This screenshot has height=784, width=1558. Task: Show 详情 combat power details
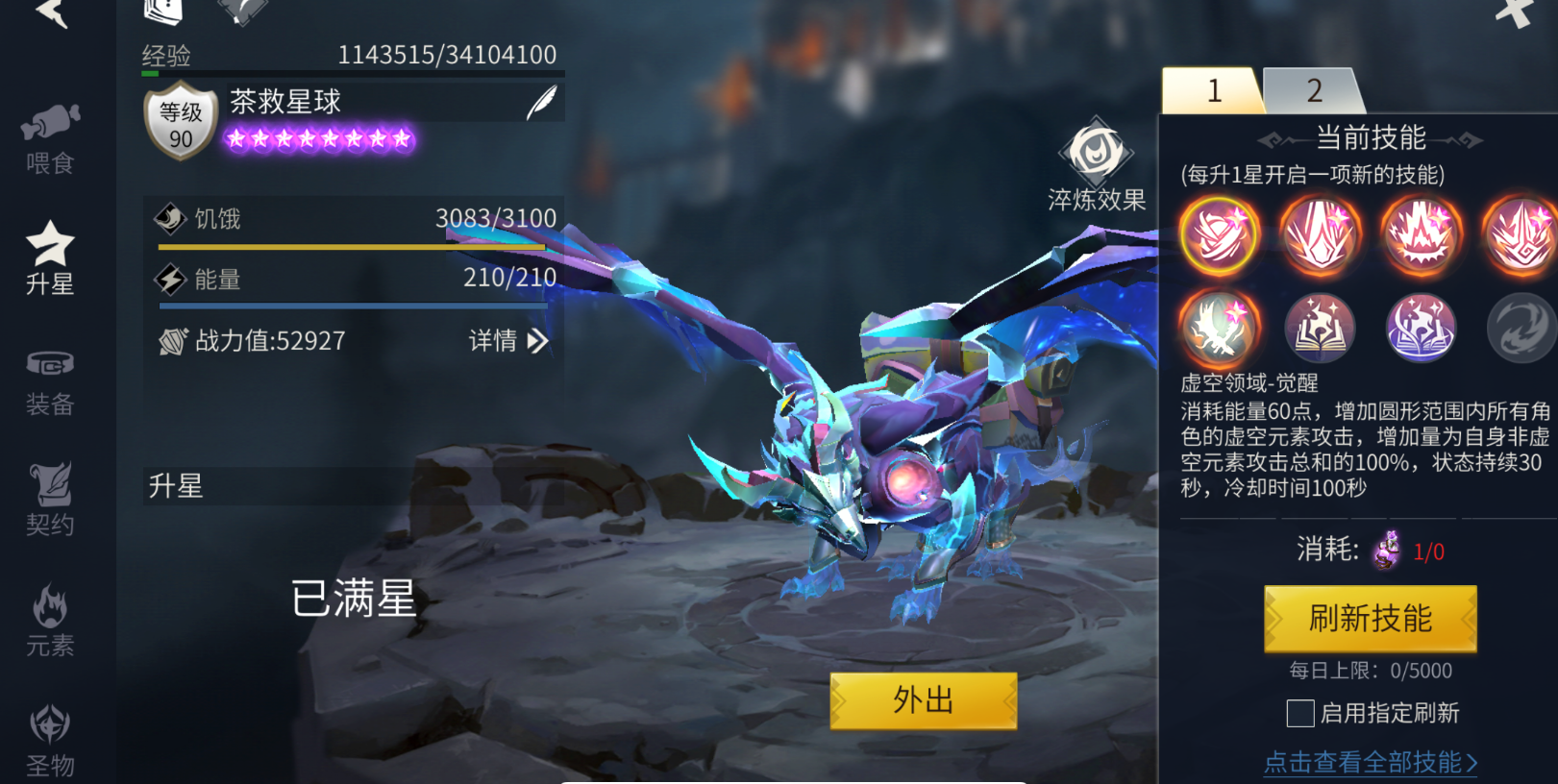click(508, 340)
